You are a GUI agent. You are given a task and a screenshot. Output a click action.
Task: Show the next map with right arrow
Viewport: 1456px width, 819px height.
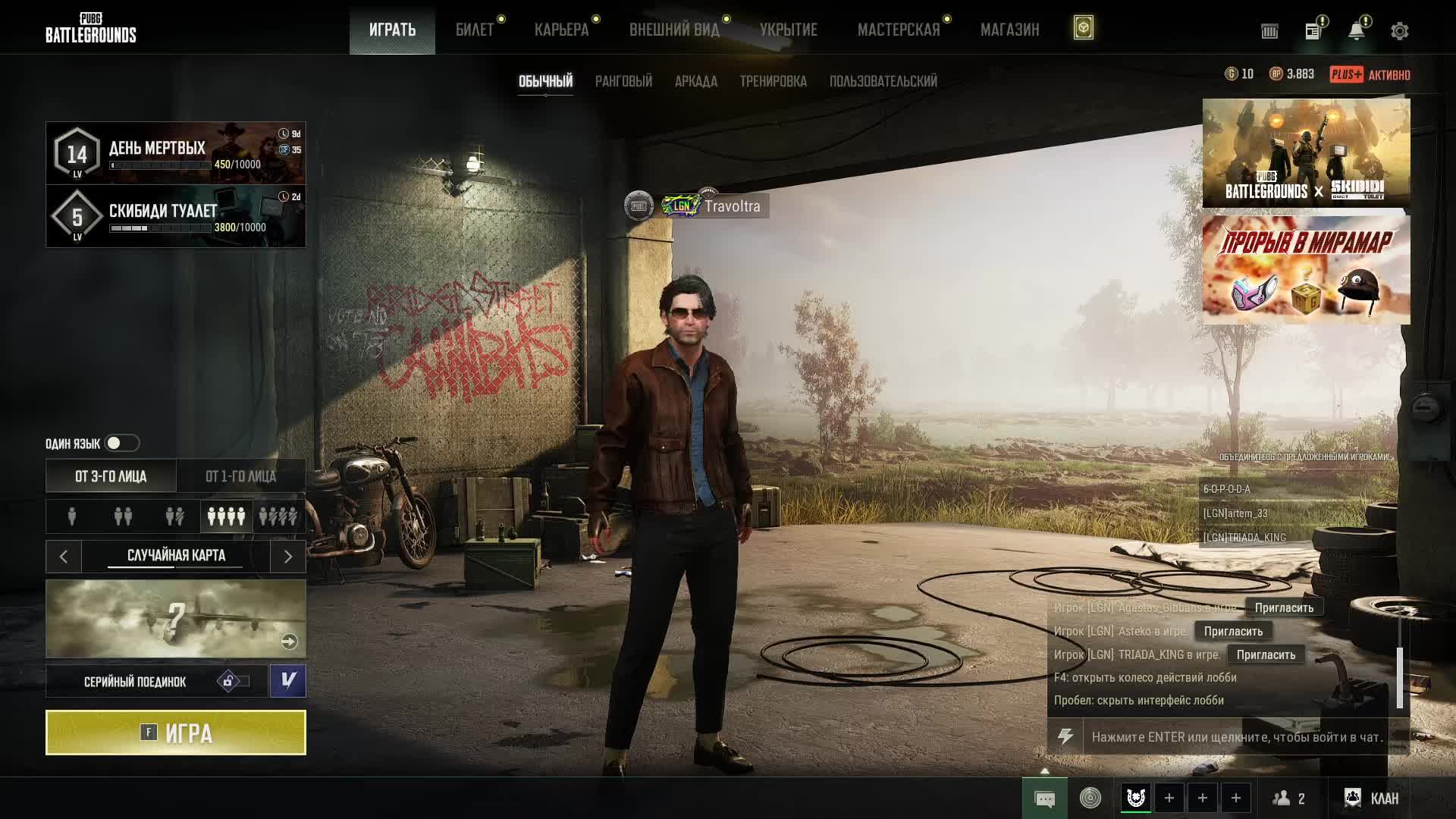287,557
